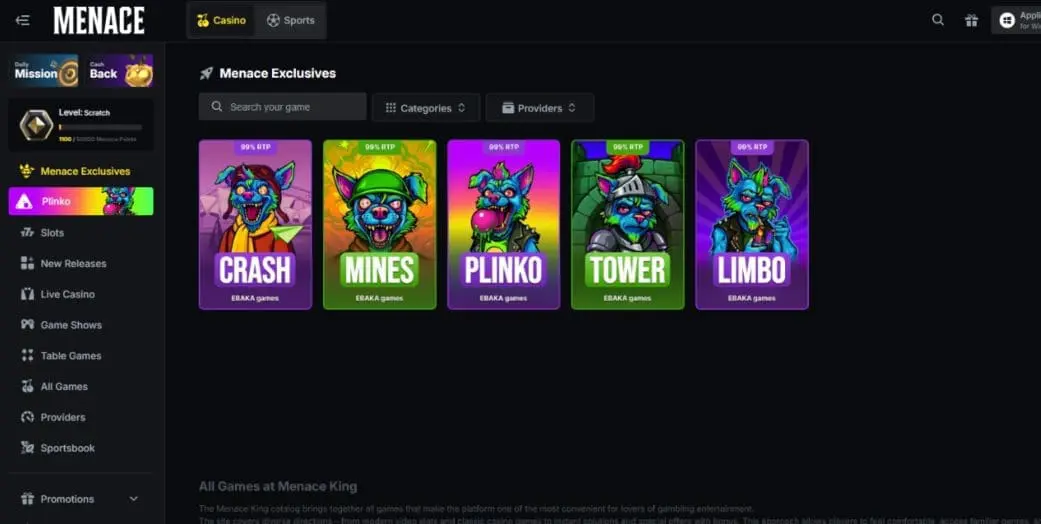Show the Live Casino section
Viewport: 1041px width, 524px height.
point(67,295)
